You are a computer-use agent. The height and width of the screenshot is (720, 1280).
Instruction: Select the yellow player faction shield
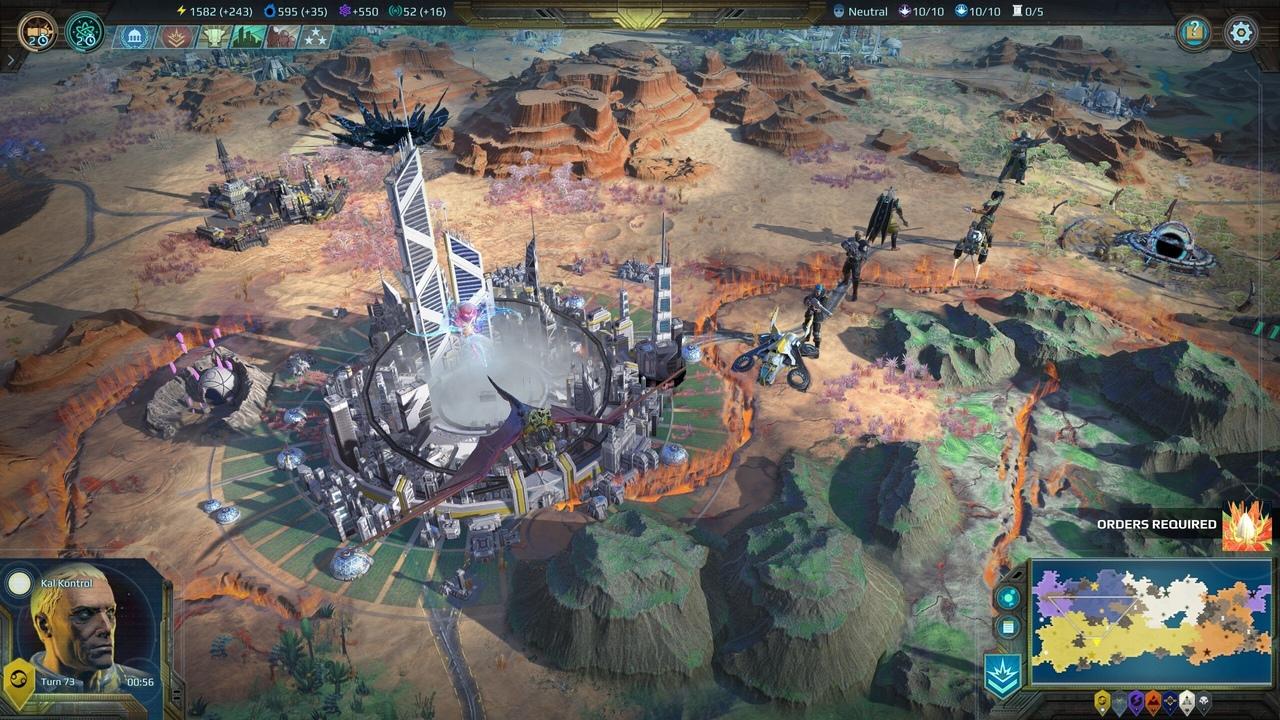pyautogui.click(x=1102, y=701)
